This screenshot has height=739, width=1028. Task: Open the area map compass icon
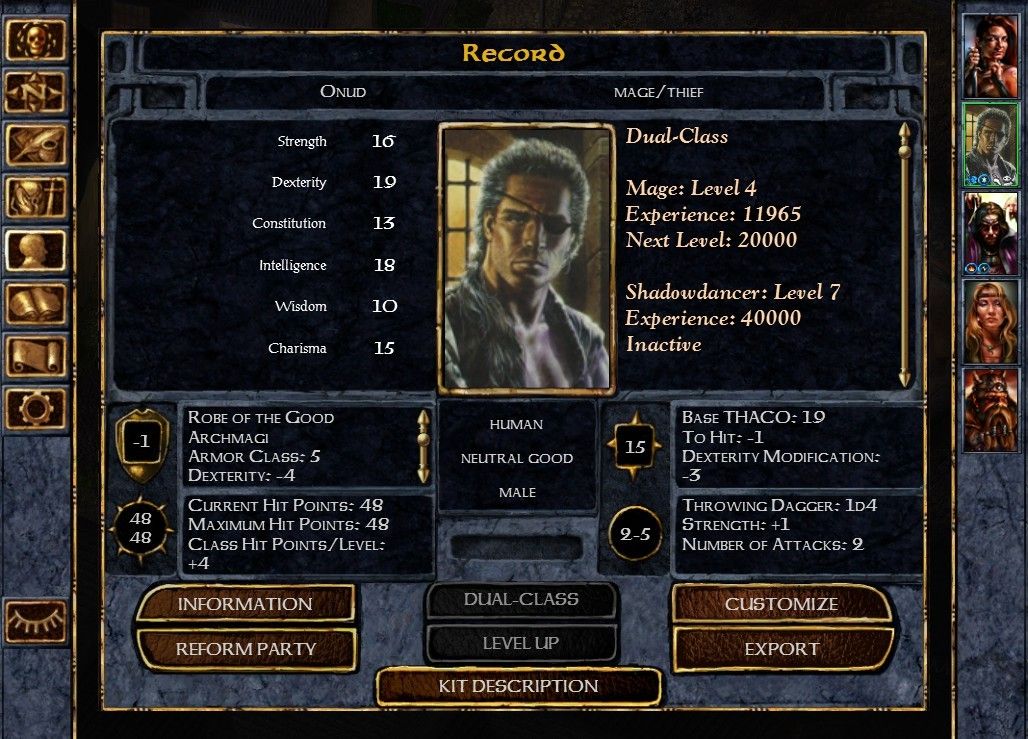(x=36, y=93)
